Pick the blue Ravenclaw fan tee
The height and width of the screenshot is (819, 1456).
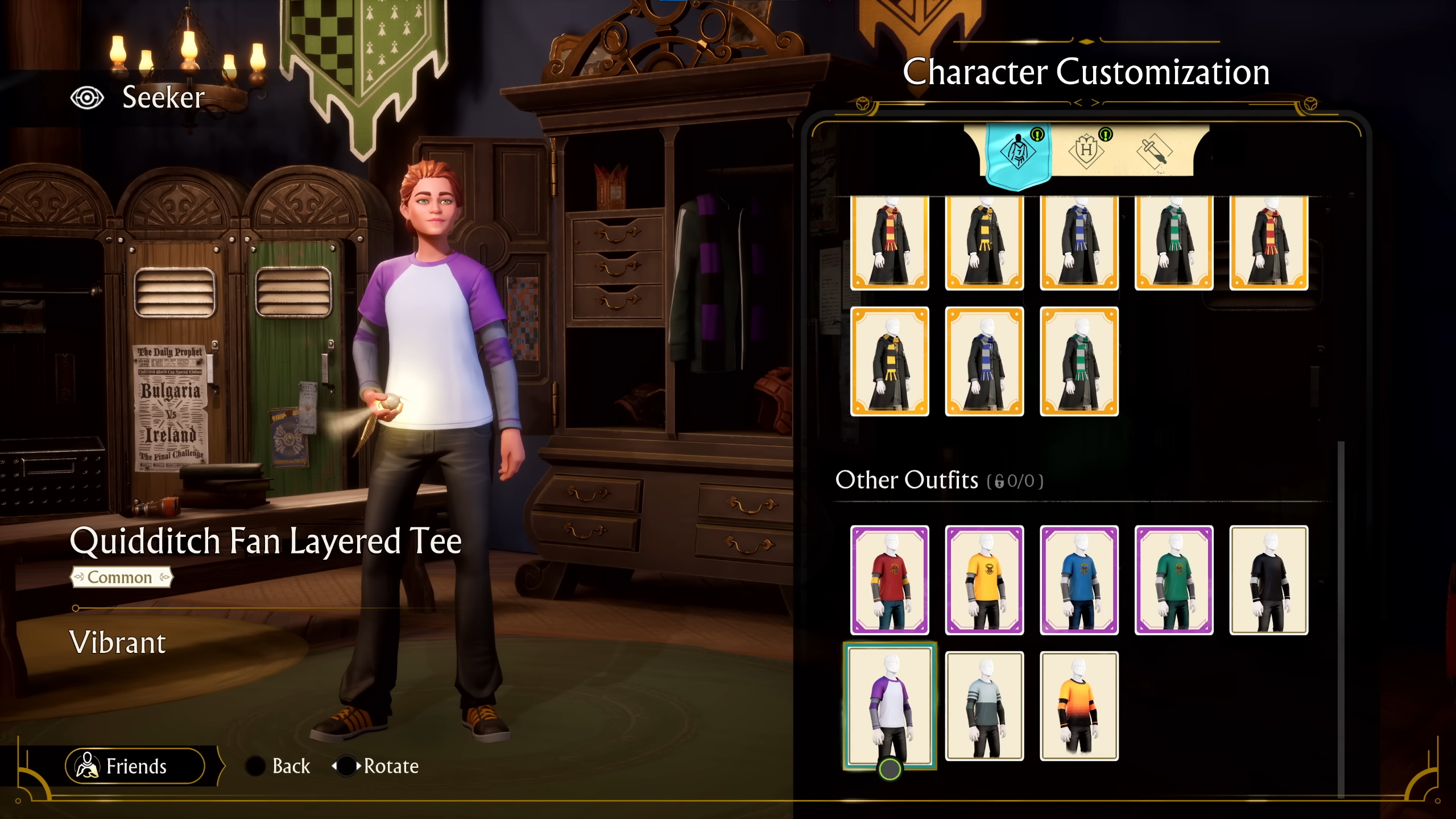tap(1079, 580)
